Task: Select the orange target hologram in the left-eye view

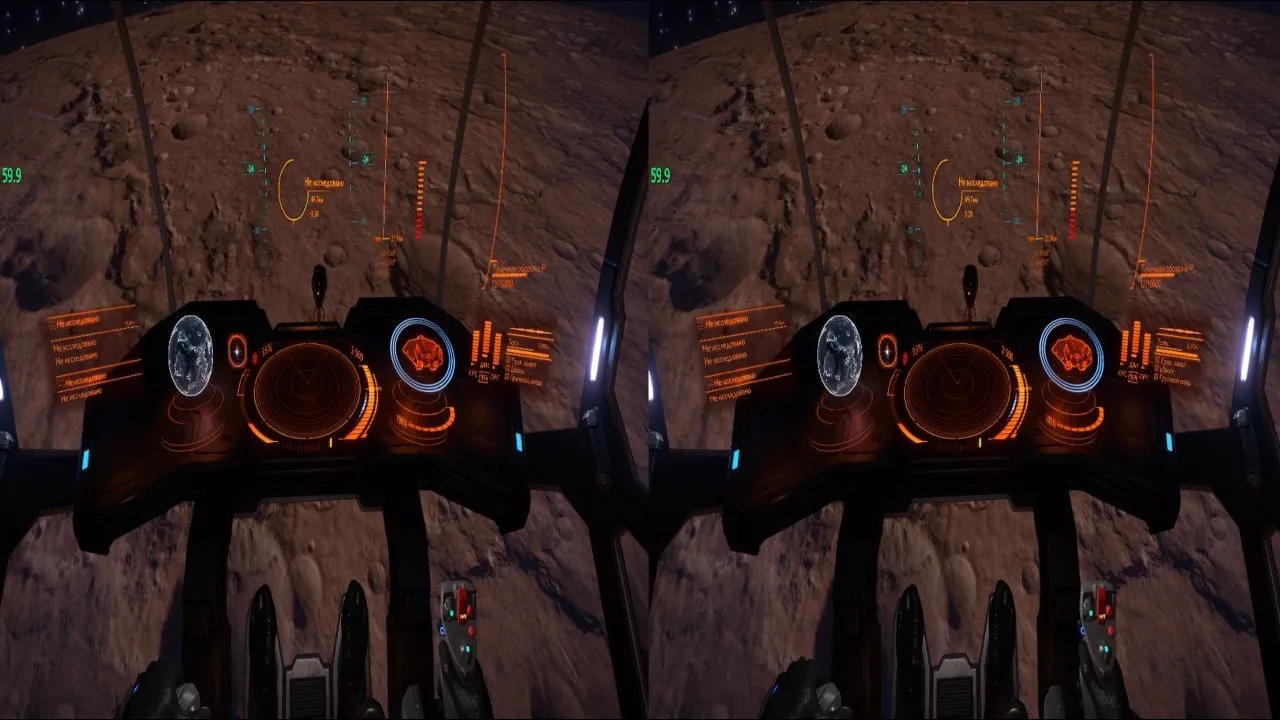Action: point(422,354)
